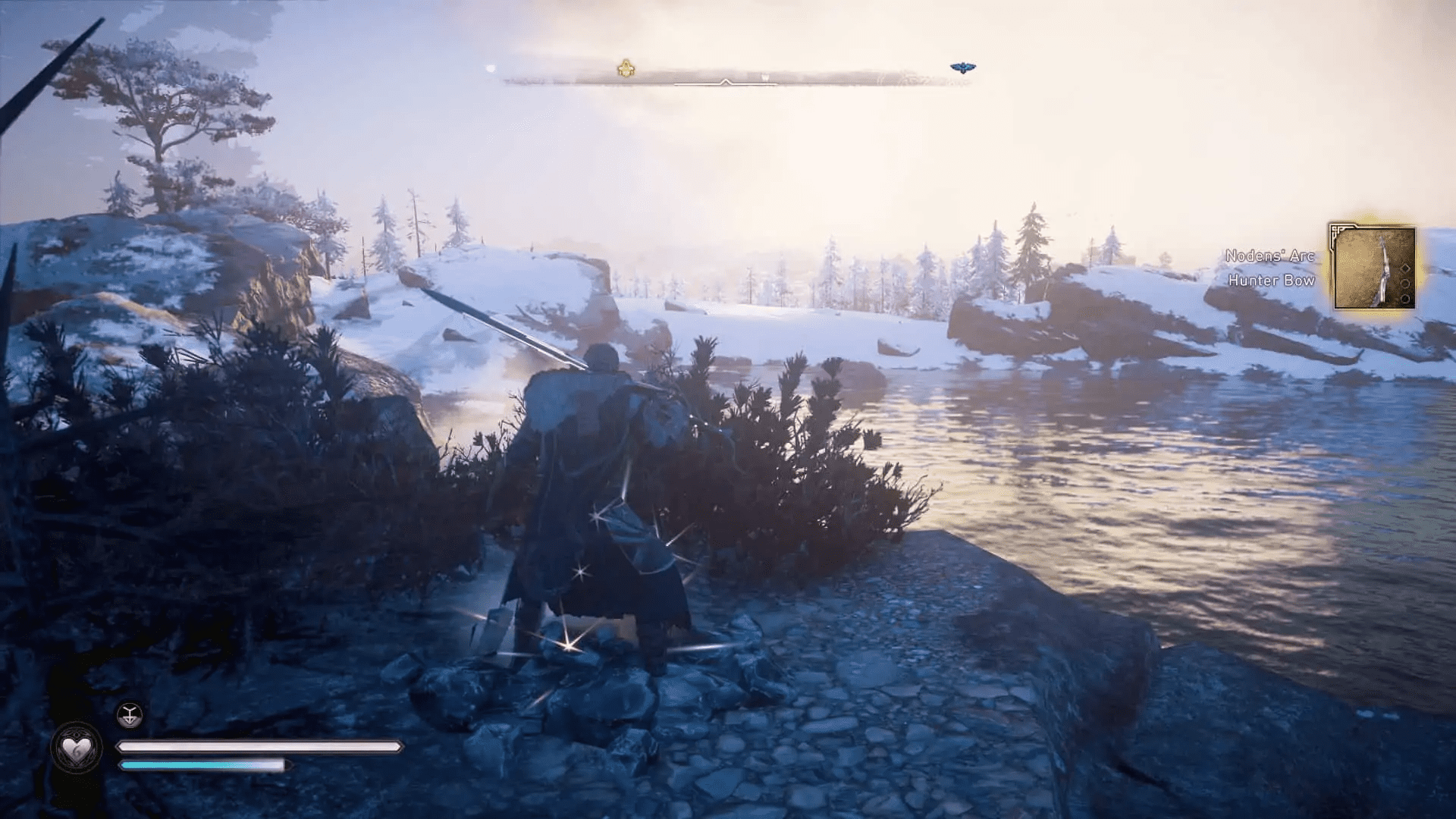Select the gold settlement crest on the compass
The width and height of the screenshot is (1456, 819).
(626, 67)
